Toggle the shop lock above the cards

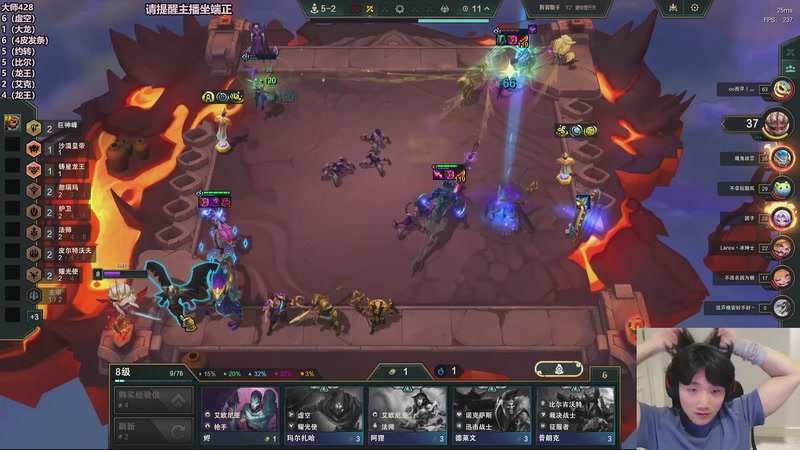coord(557,371)
